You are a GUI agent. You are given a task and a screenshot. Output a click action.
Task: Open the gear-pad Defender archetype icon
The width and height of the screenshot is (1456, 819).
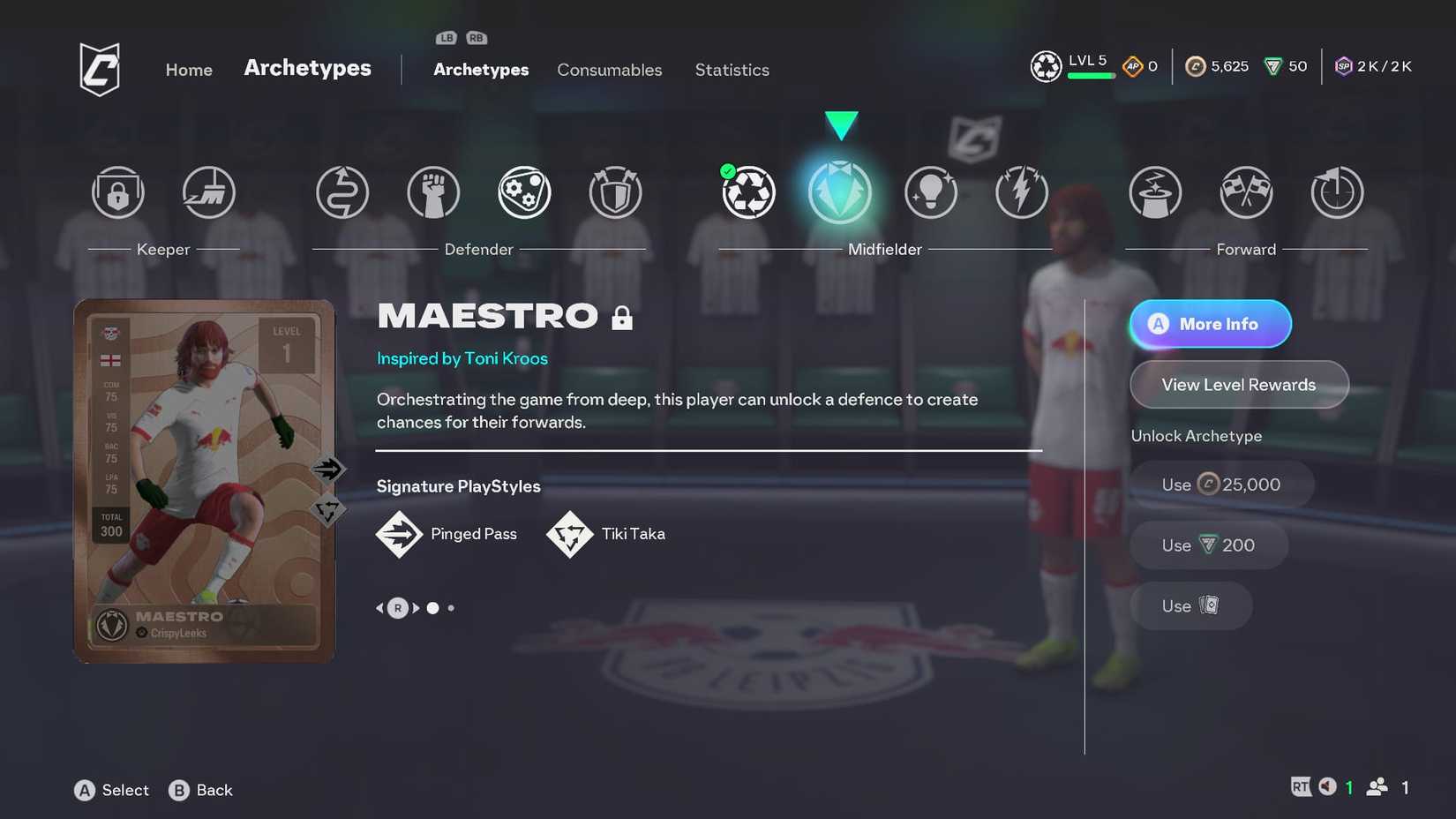click(x=523, y=192)
